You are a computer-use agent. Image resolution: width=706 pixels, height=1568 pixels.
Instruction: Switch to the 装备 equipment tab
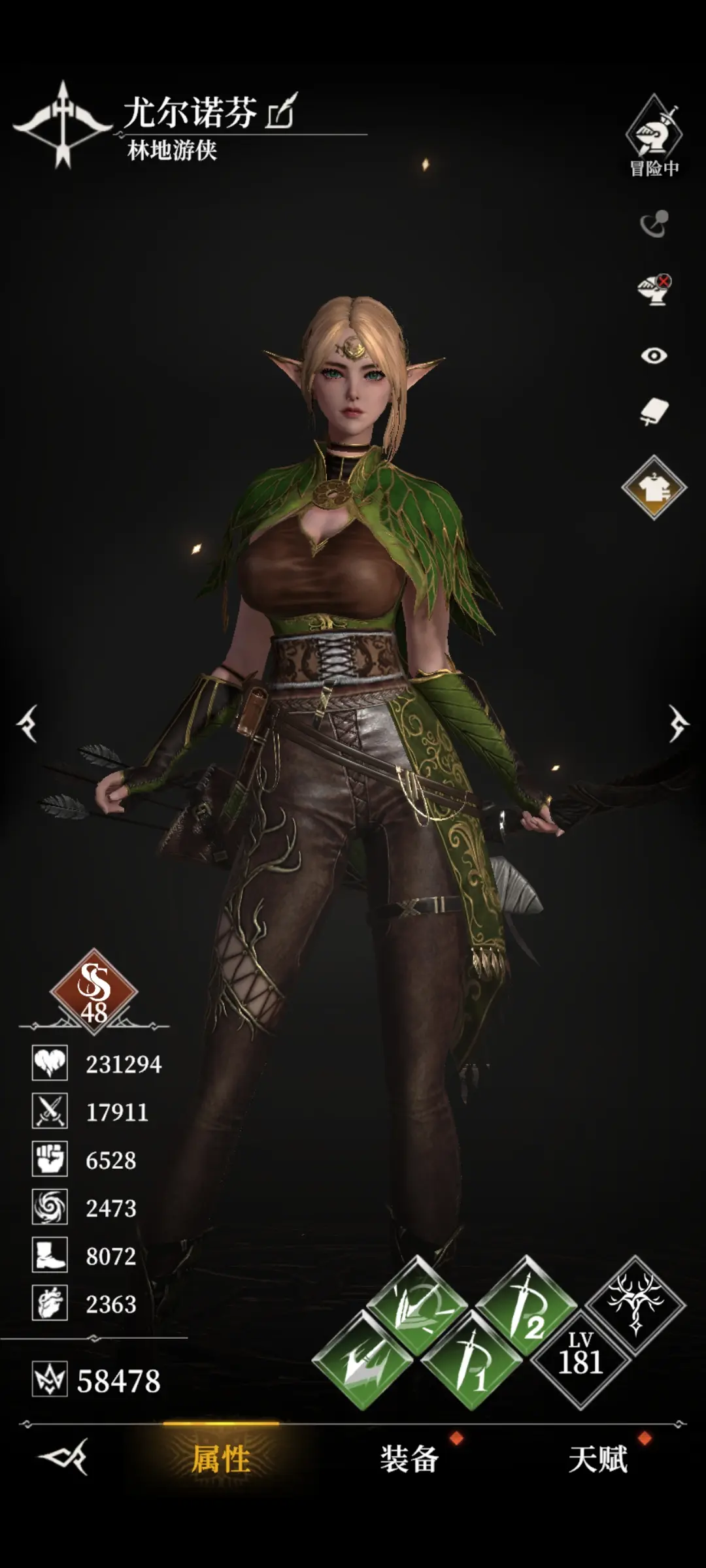pos(409,1458)
